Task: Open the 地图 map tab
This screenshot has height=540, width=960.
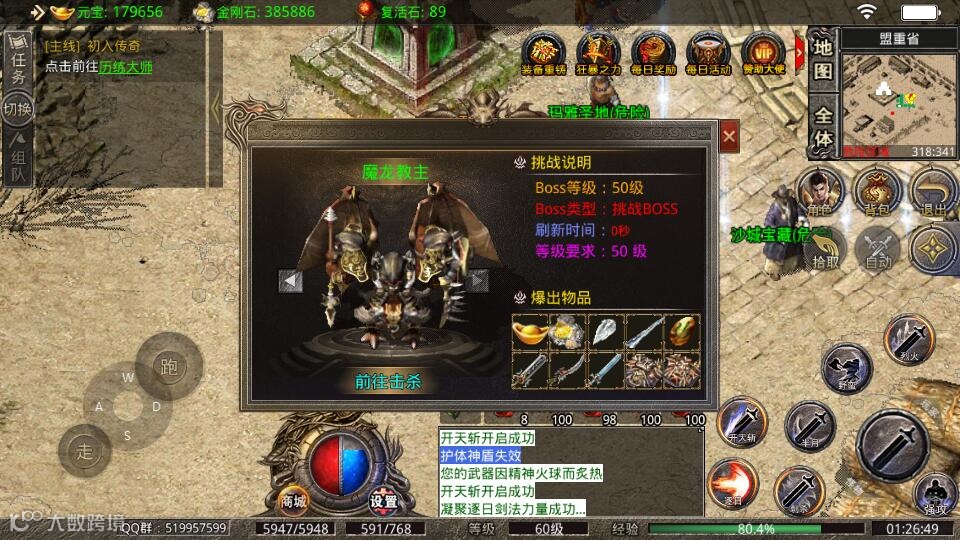Action: tap(822, 60)
